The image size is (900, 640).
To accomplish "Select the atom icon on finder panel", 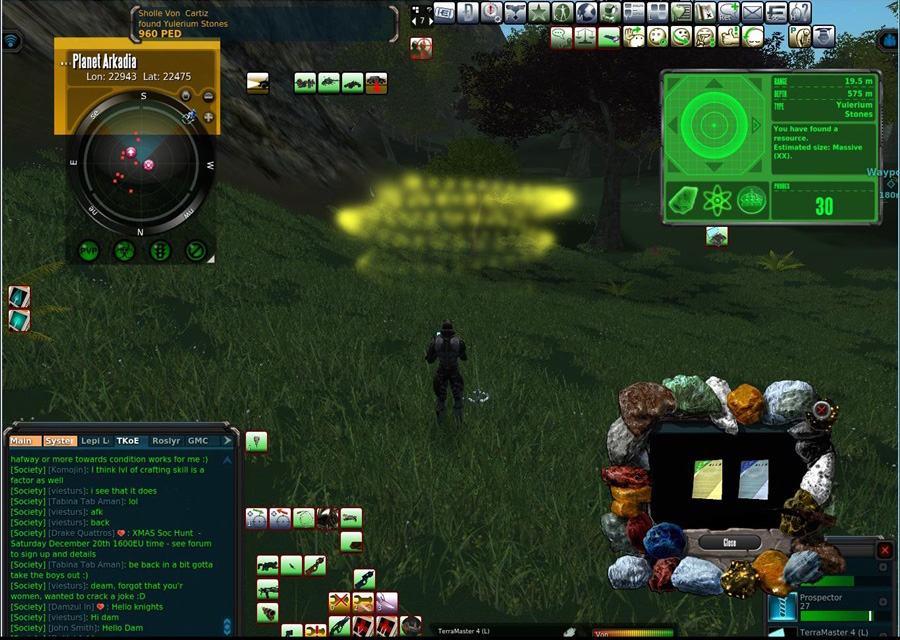I will tap(716, 201).
